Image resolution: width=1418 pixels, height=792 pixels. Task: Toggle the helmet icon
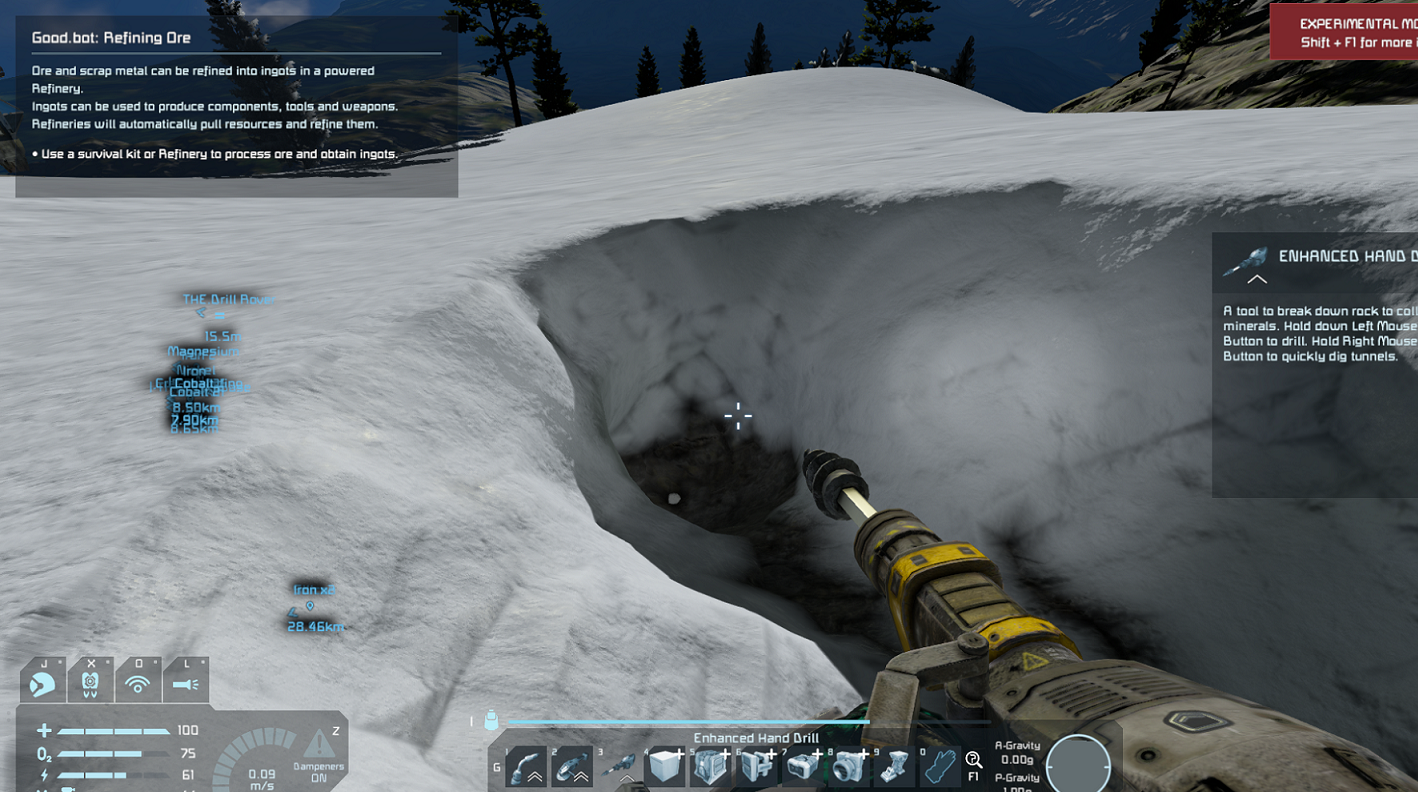click(42, 685)
